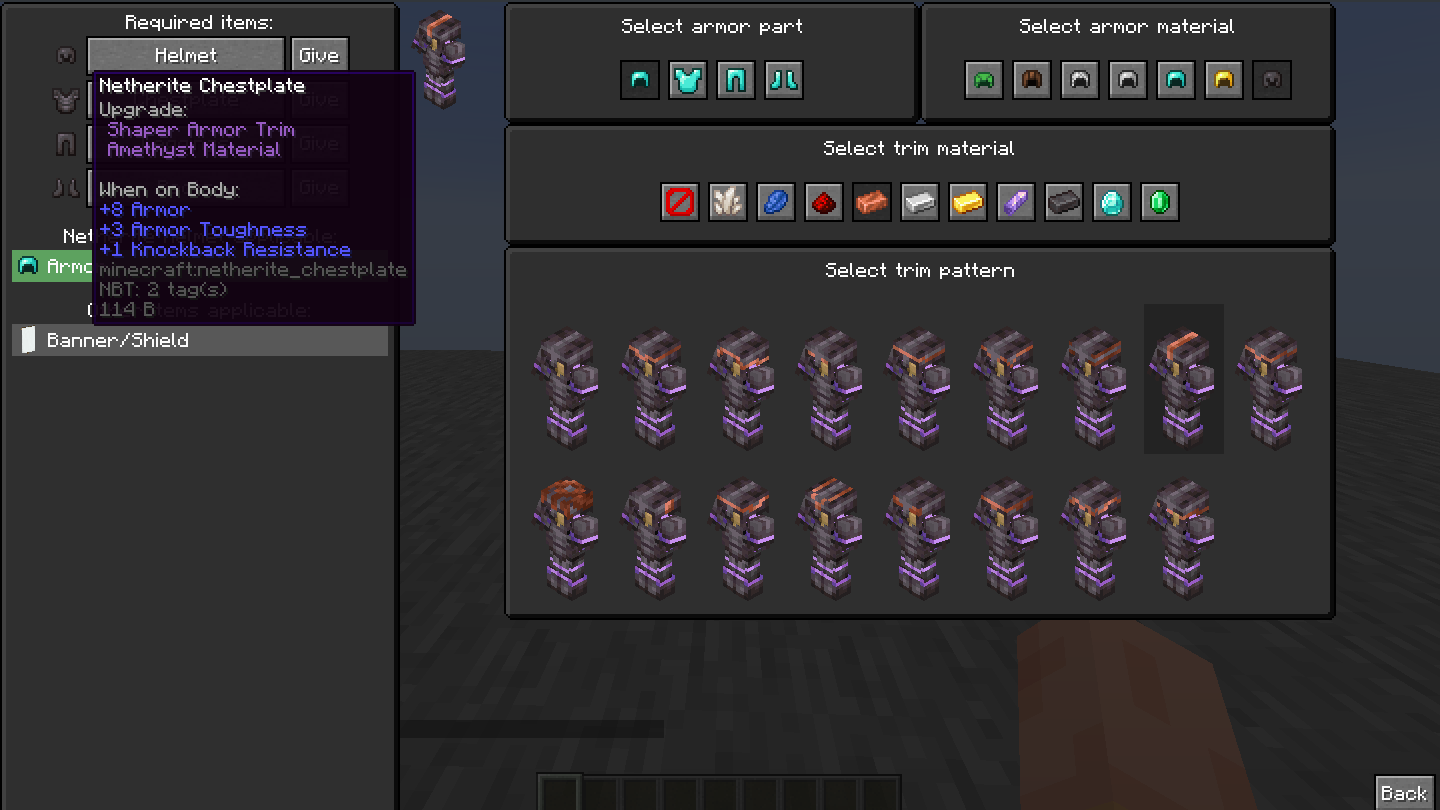Select leather armor material
1440x810 pixels.
coord(1031,80)
